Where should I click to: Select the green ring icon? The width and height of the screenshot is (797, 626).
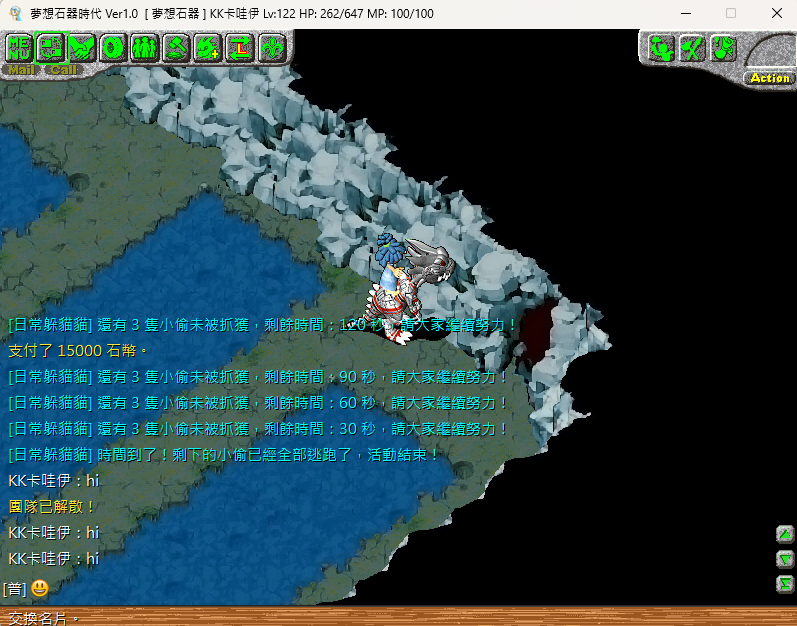tap(113, 47)
